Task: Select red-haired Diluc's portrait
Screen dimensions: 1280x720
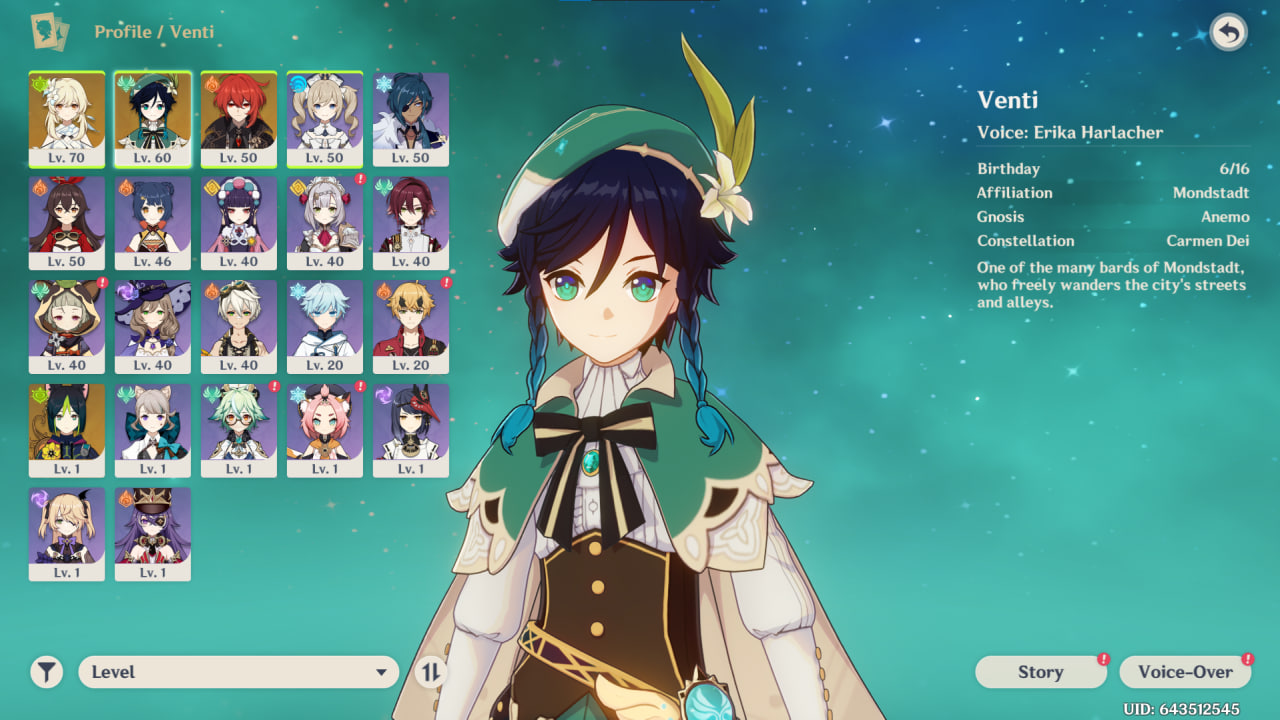Action: (239, 118)
